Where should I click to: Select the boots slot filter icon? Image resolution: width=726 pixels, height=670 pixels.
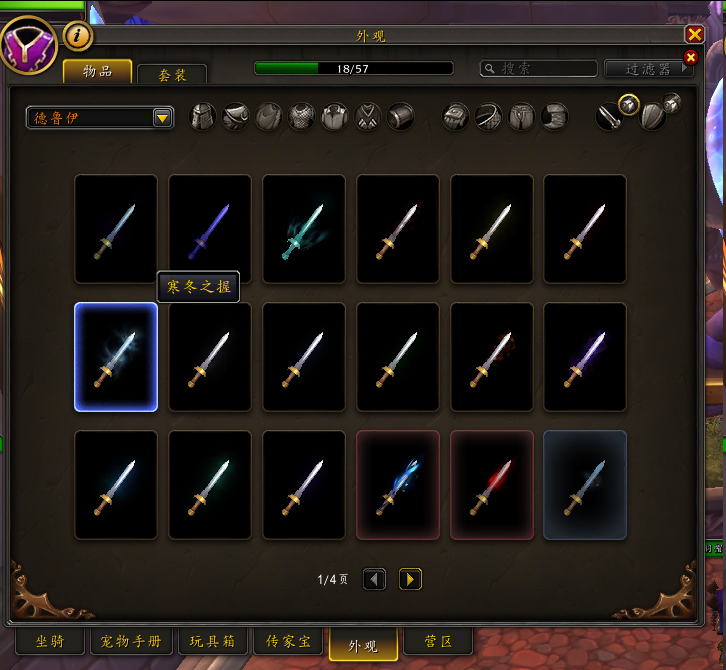tap(555, 117)
